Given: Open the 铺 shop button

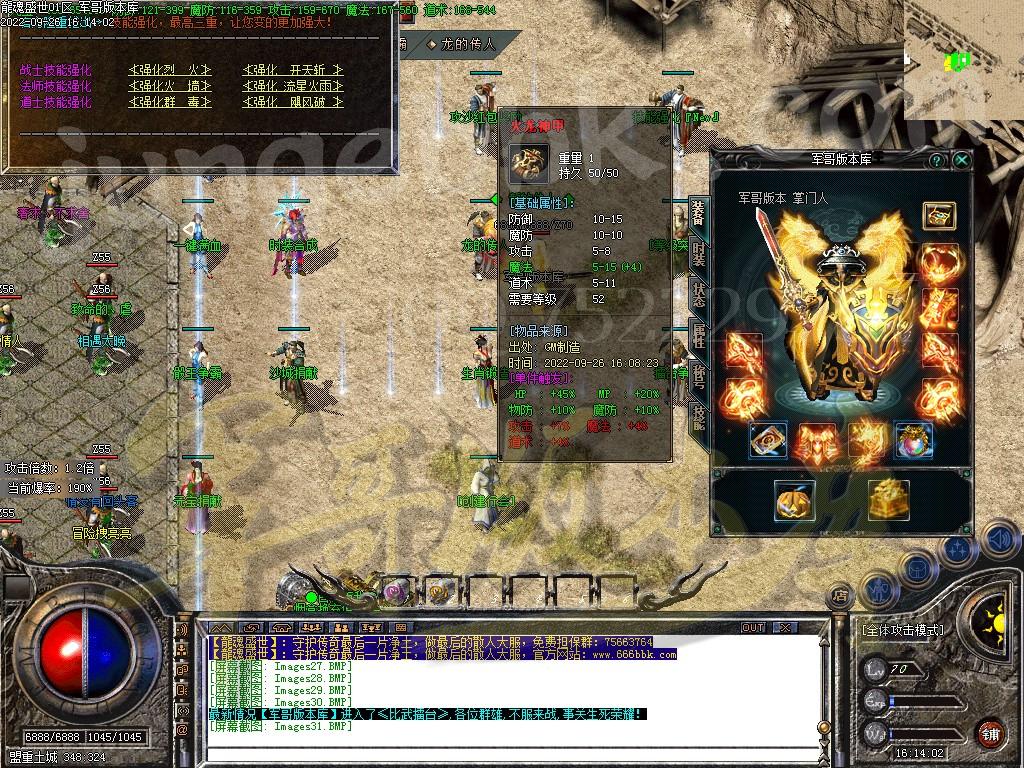Looking at the screenshot, I should tap(990, 733).
